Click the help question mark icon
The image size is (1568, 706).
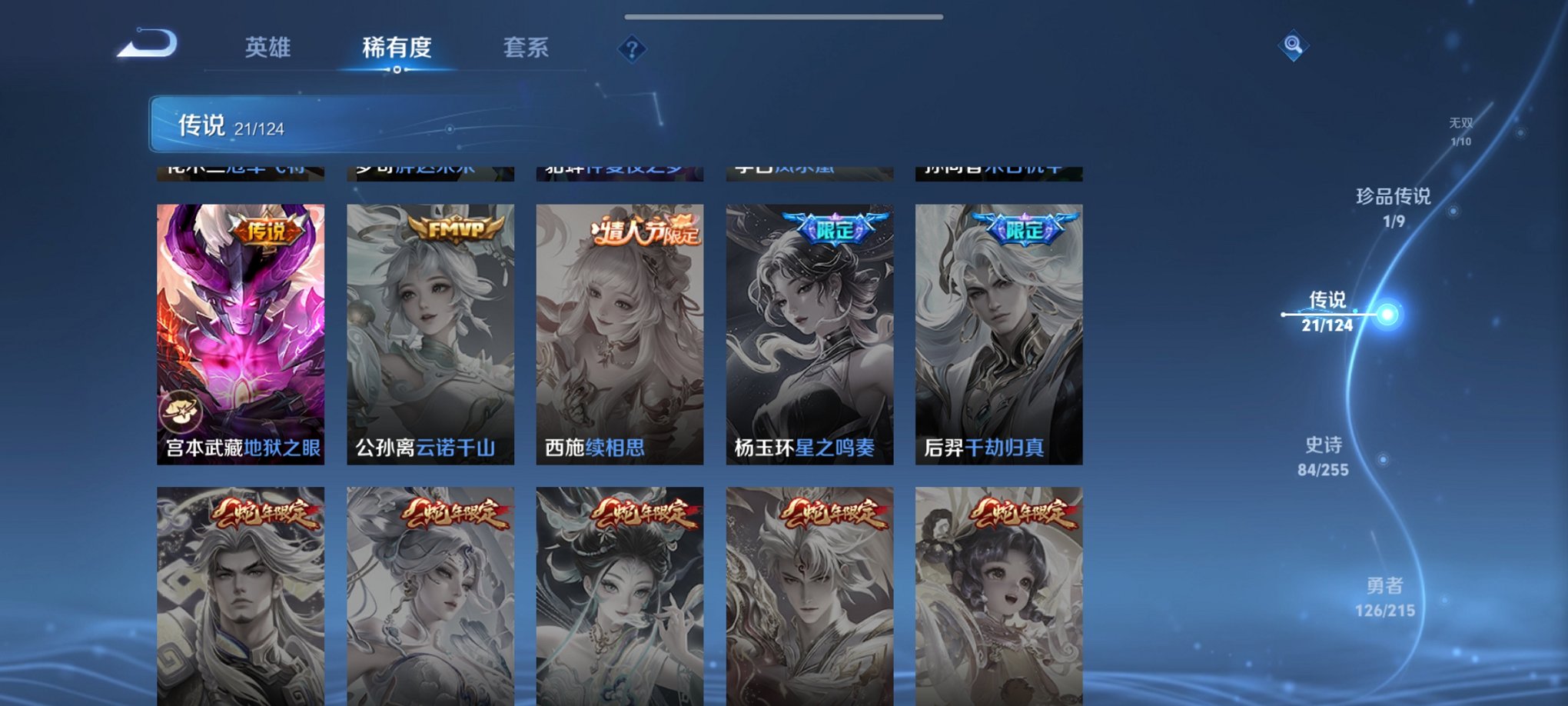[632, 51]
